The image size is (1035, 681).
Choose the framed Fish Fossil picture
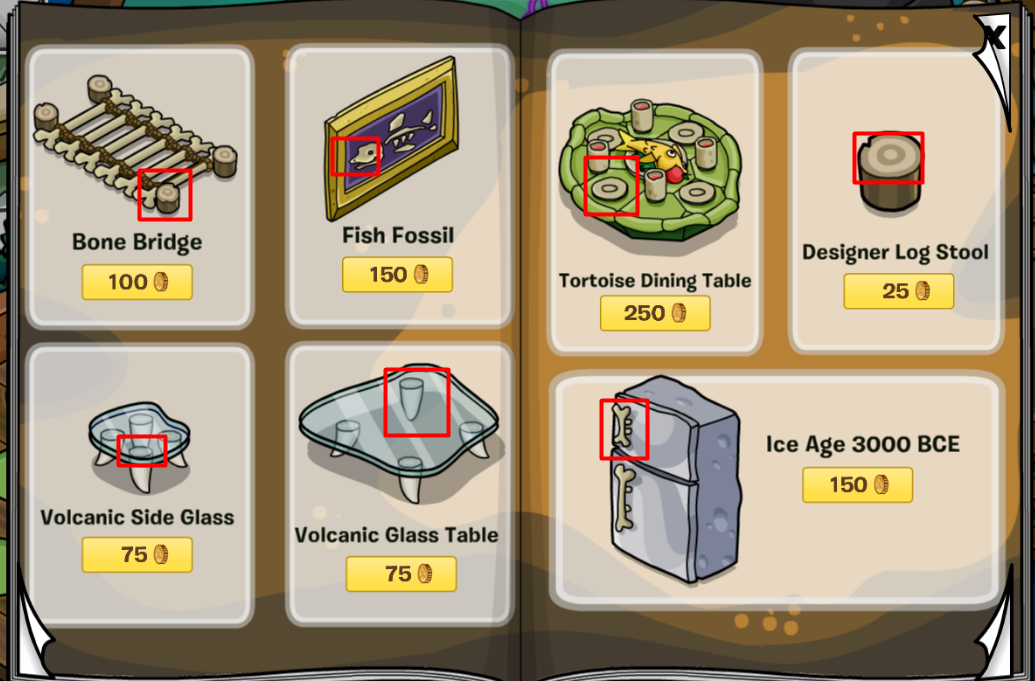pyautogui.click(x=391, y=139)
